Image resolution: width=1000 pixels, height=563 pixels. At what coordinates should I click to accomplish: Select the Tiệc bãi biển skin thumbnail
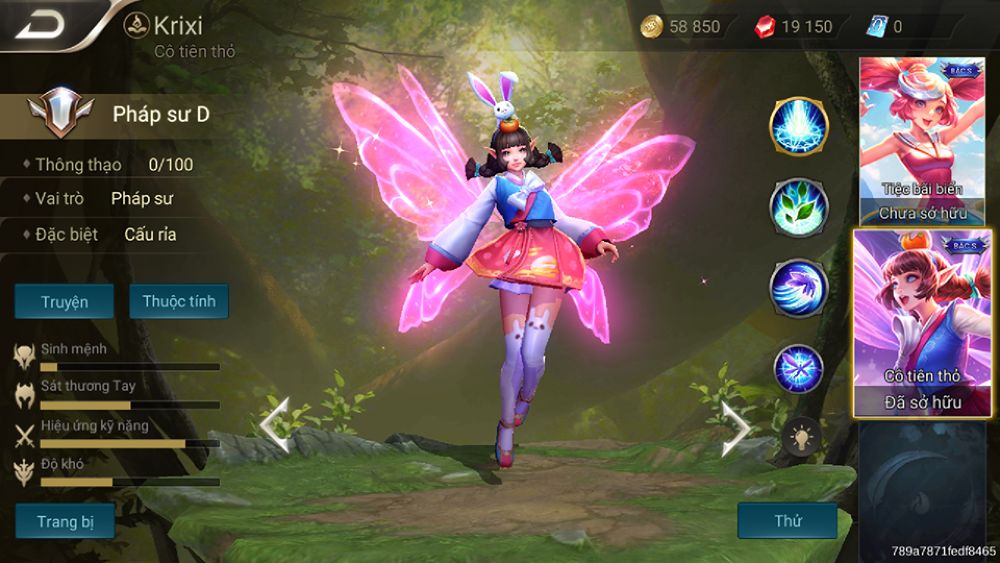pos(920,140)
